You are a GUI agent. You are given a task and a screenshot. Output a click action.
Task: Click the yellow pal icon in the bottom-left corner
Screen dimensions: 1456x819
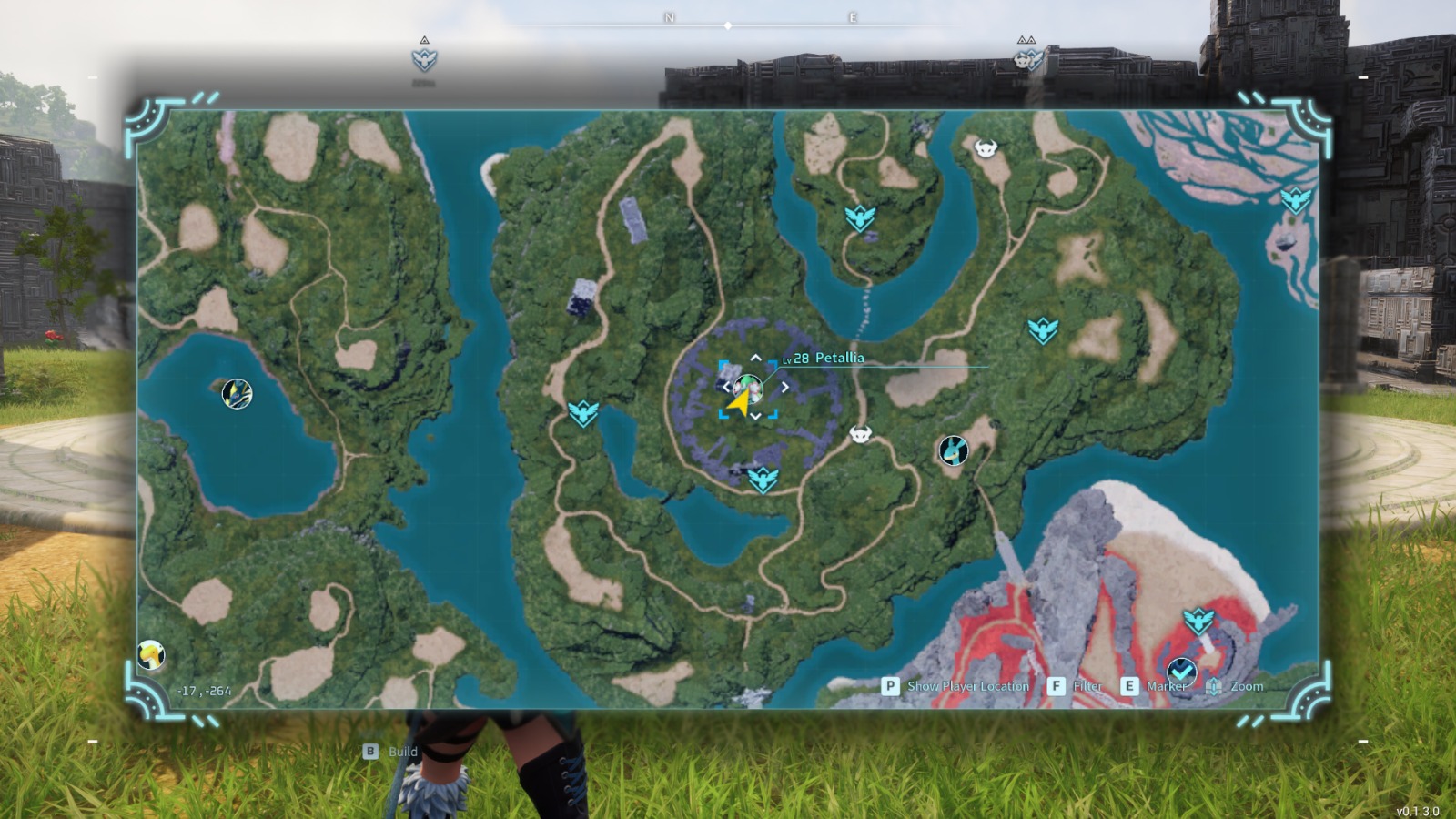click(x=151, y=654)
